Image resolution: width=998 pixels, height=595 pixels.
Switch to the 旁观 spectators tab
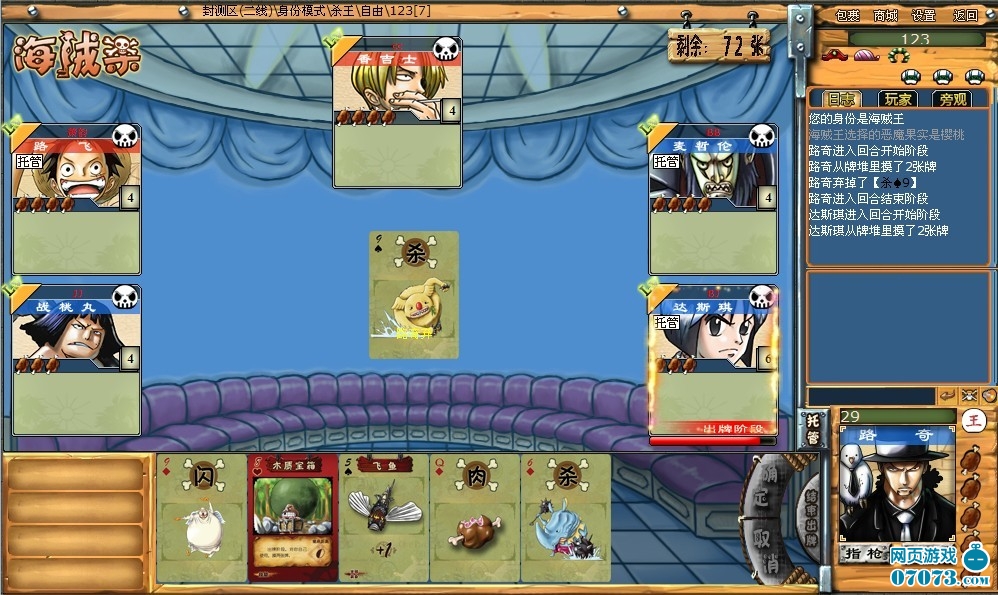[x=953, y=99]
